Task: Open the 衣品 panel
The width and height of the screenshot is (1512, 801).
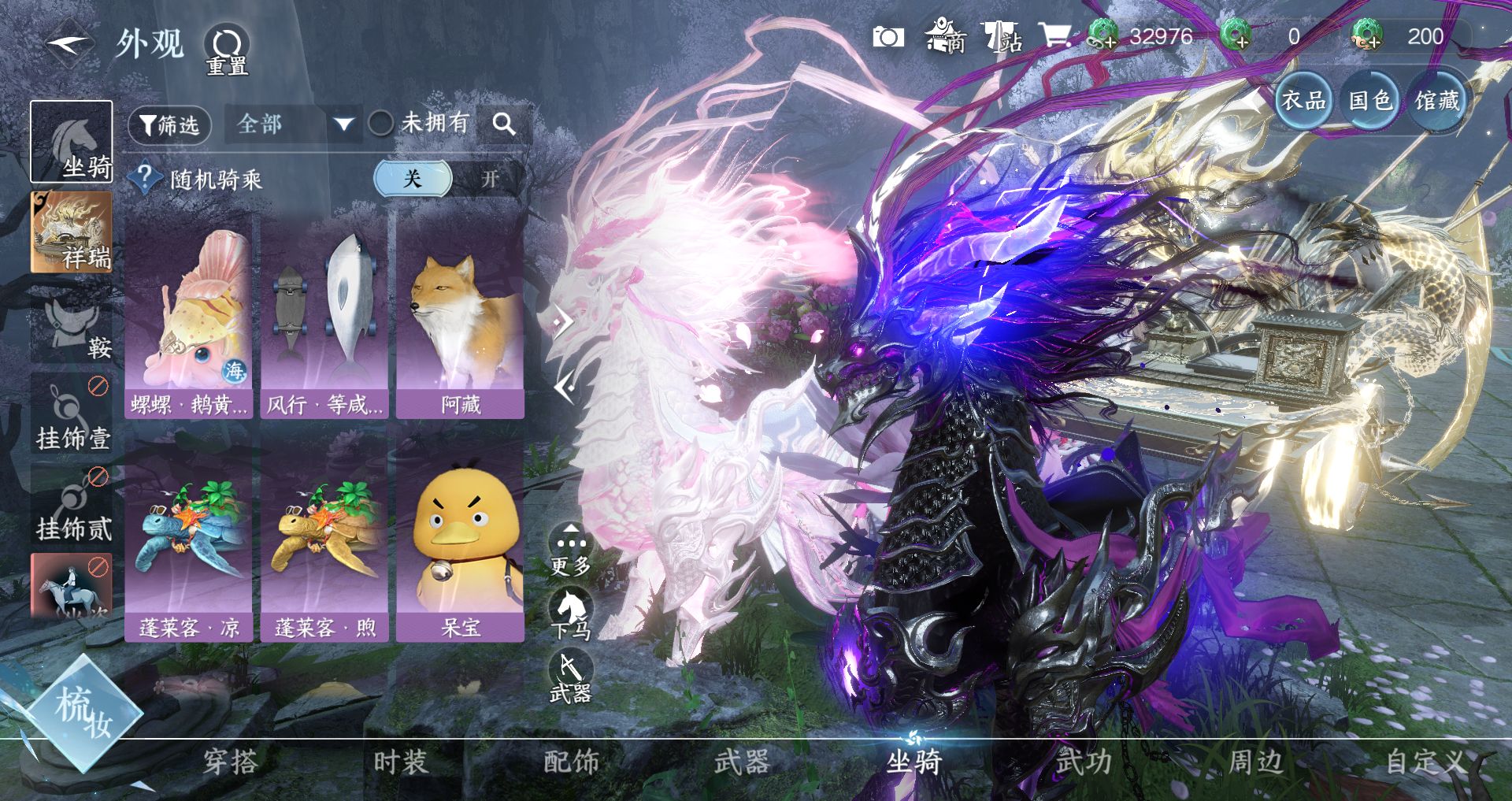Action: tap(1303, 100)
